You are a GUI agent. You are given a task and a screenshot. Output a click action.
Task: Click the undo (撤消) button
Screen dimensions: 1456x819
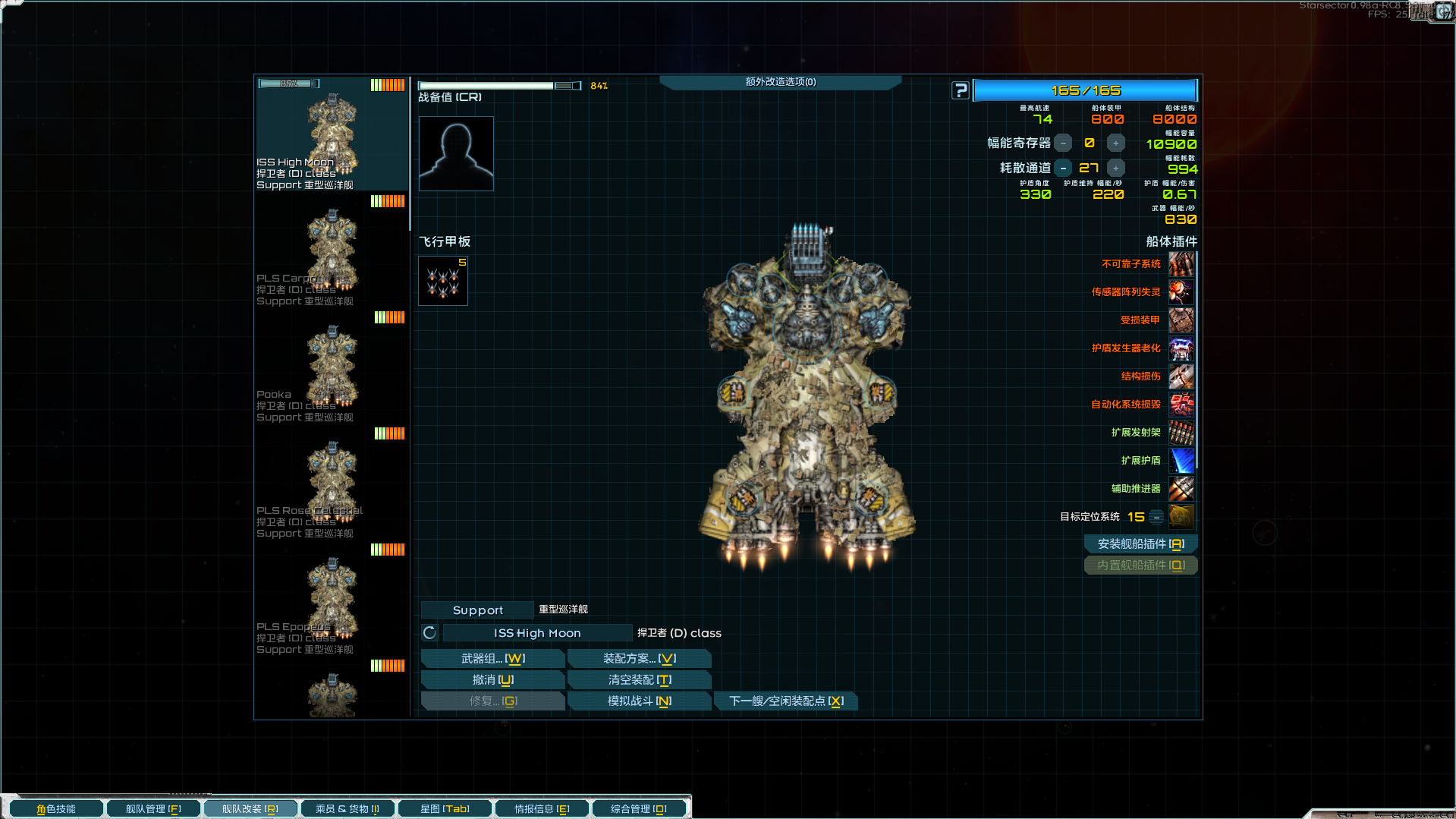(x=492, y=680)
